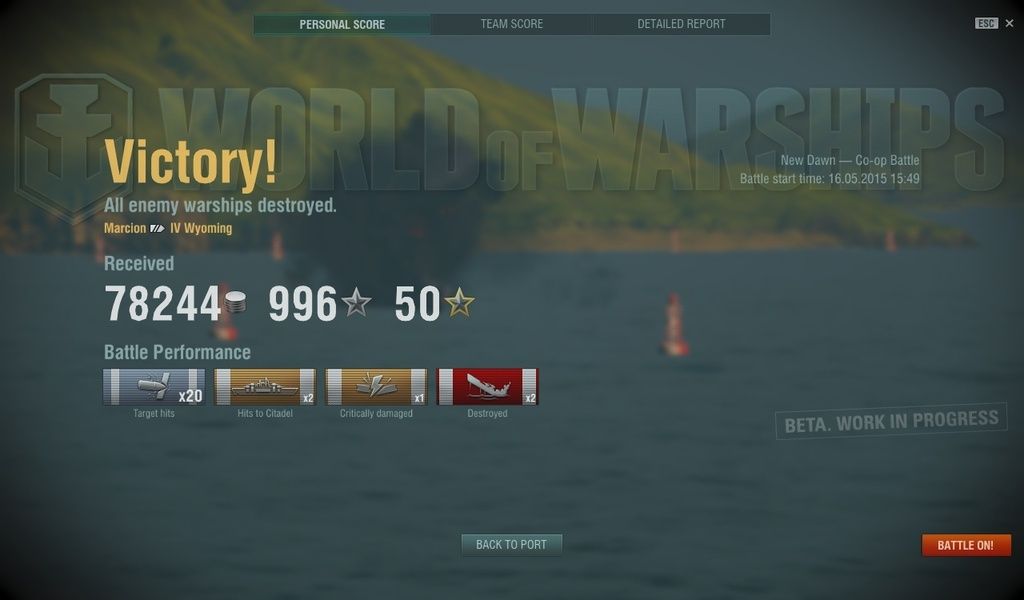Choose the Critically damaged ribbon

tap(376, 387)
